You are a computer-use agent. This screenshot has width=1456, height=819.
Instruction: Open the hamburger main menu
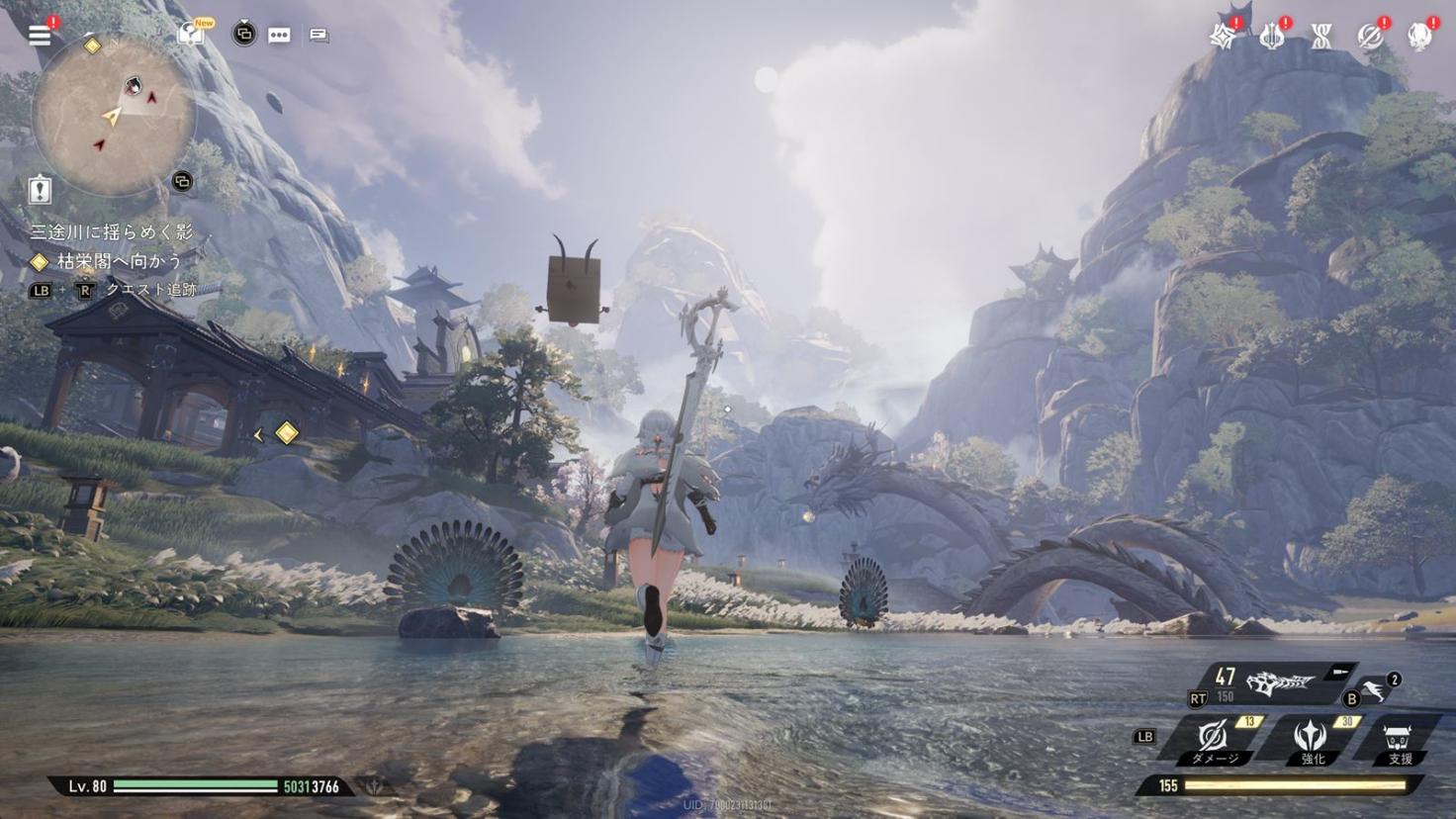click(40, 36)
